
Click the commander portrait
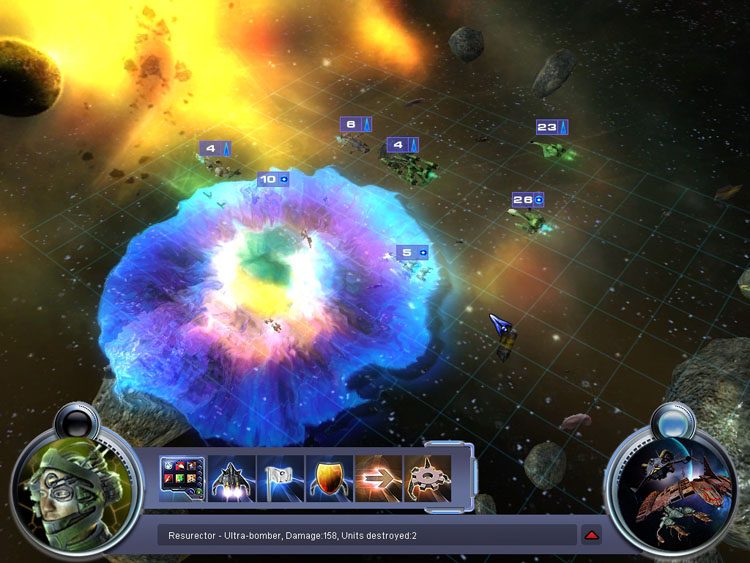pos(75,489)
